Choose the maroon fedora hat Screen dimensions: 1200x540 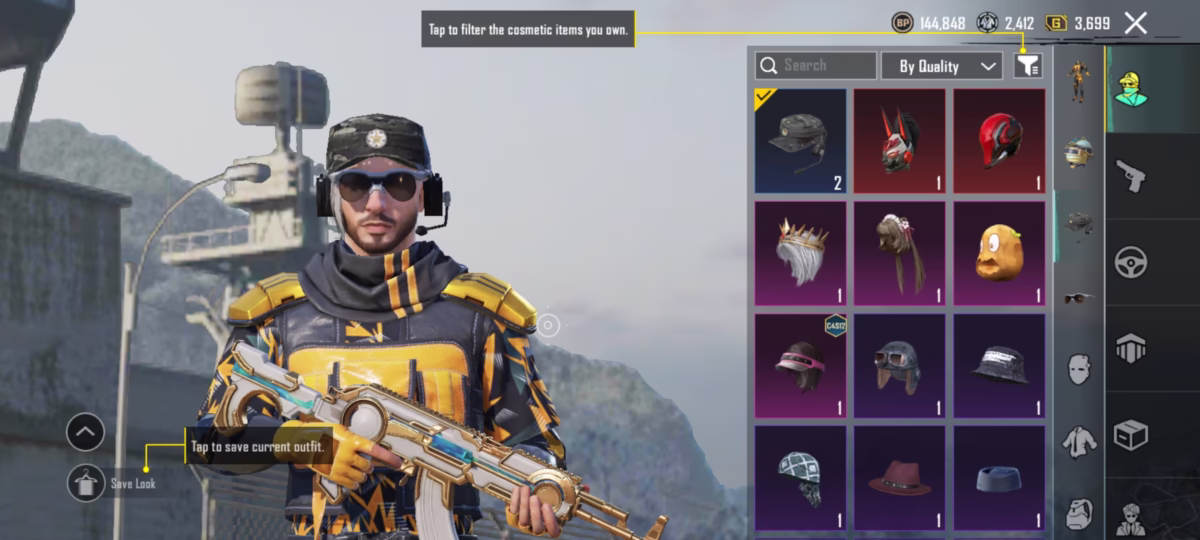(899, 477)
